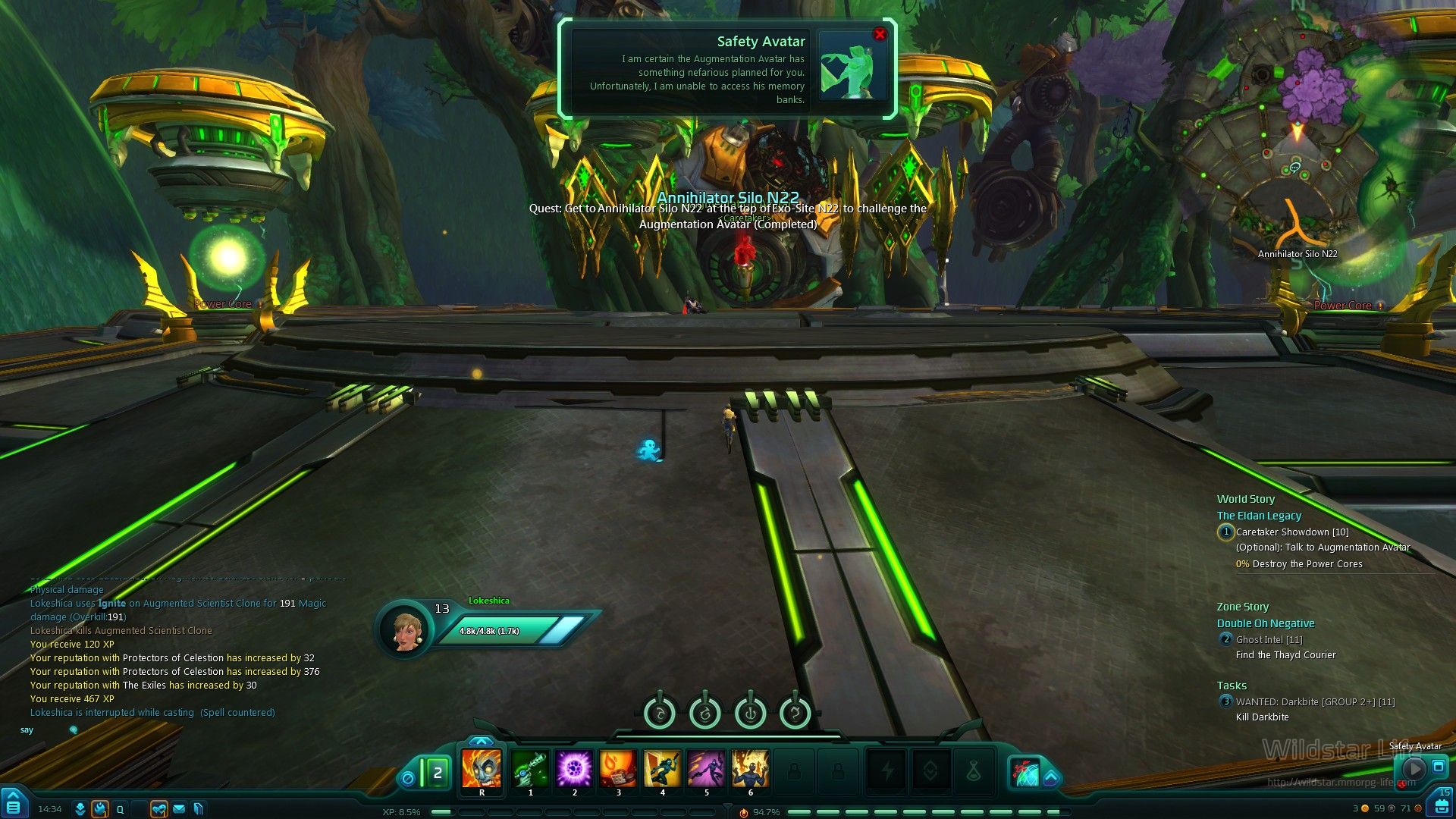Open the social hearts icon with notification
Screen dimensions: 1456x819
(158, 809)
